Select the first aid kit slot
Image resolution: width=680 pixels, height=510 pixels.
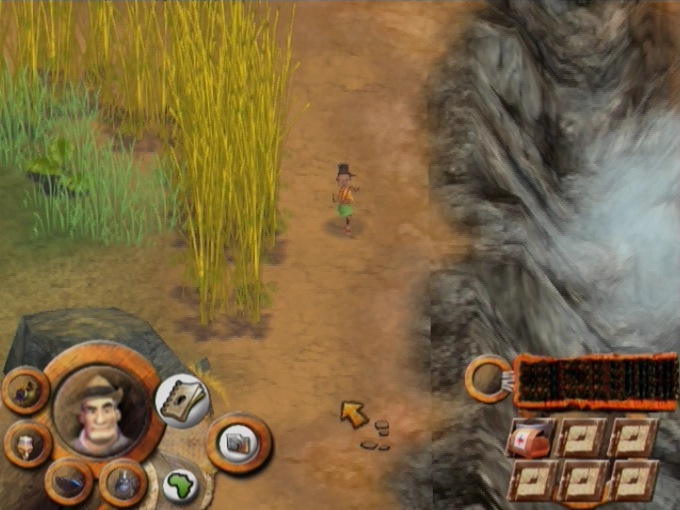click(x=530, y=437)
